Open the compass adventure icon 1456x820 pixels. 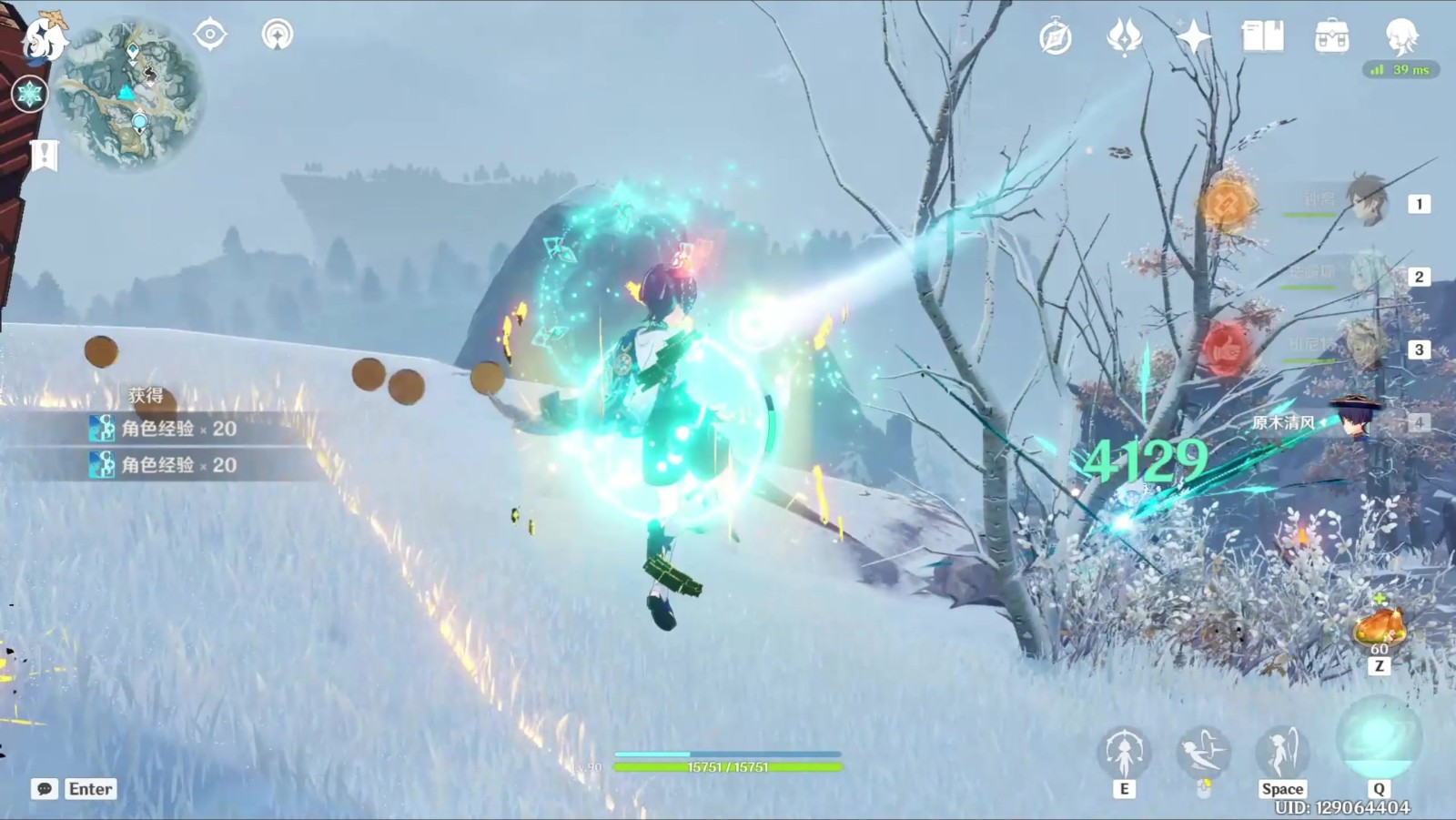tap(1056, 38)
